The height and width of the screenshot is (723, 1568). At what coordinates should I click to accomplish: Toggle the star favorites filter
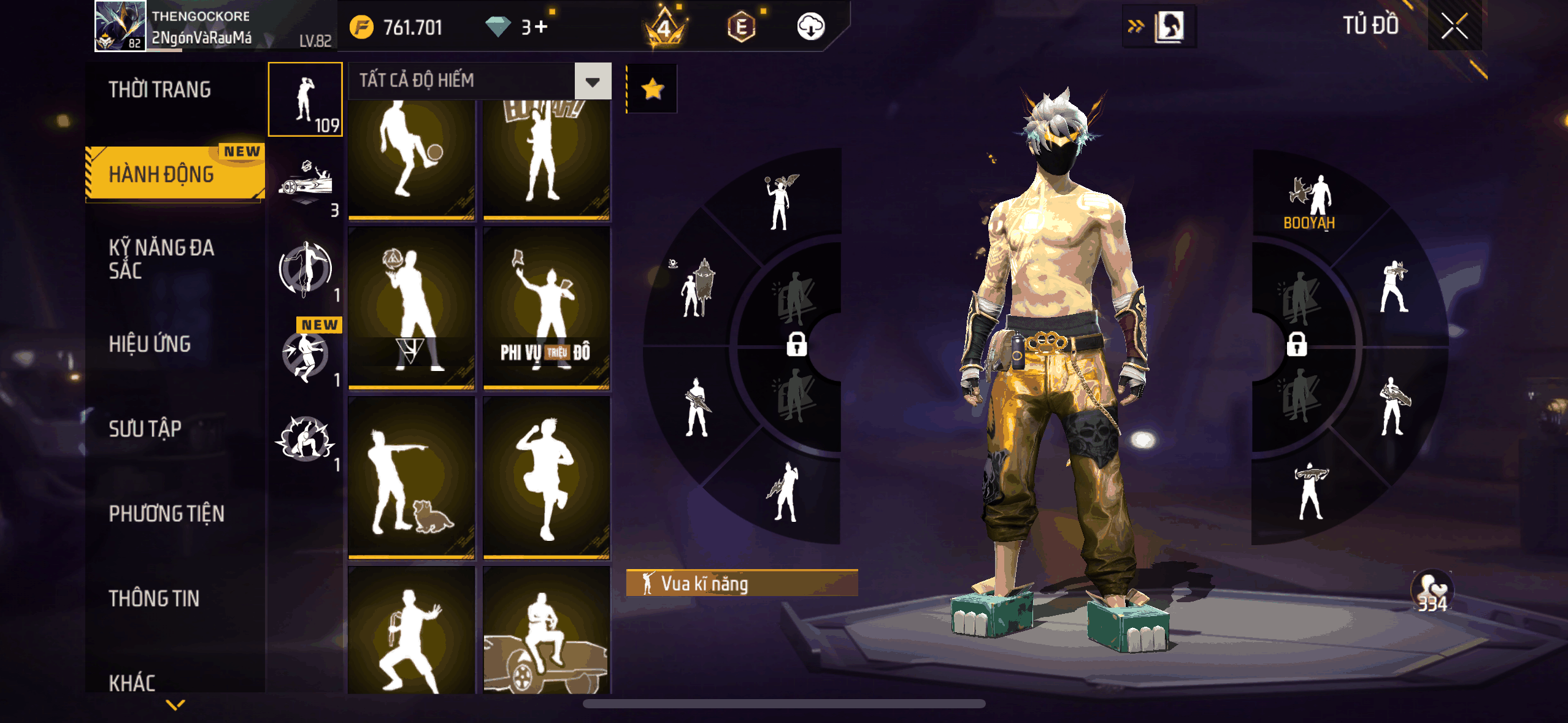[652, 89]
